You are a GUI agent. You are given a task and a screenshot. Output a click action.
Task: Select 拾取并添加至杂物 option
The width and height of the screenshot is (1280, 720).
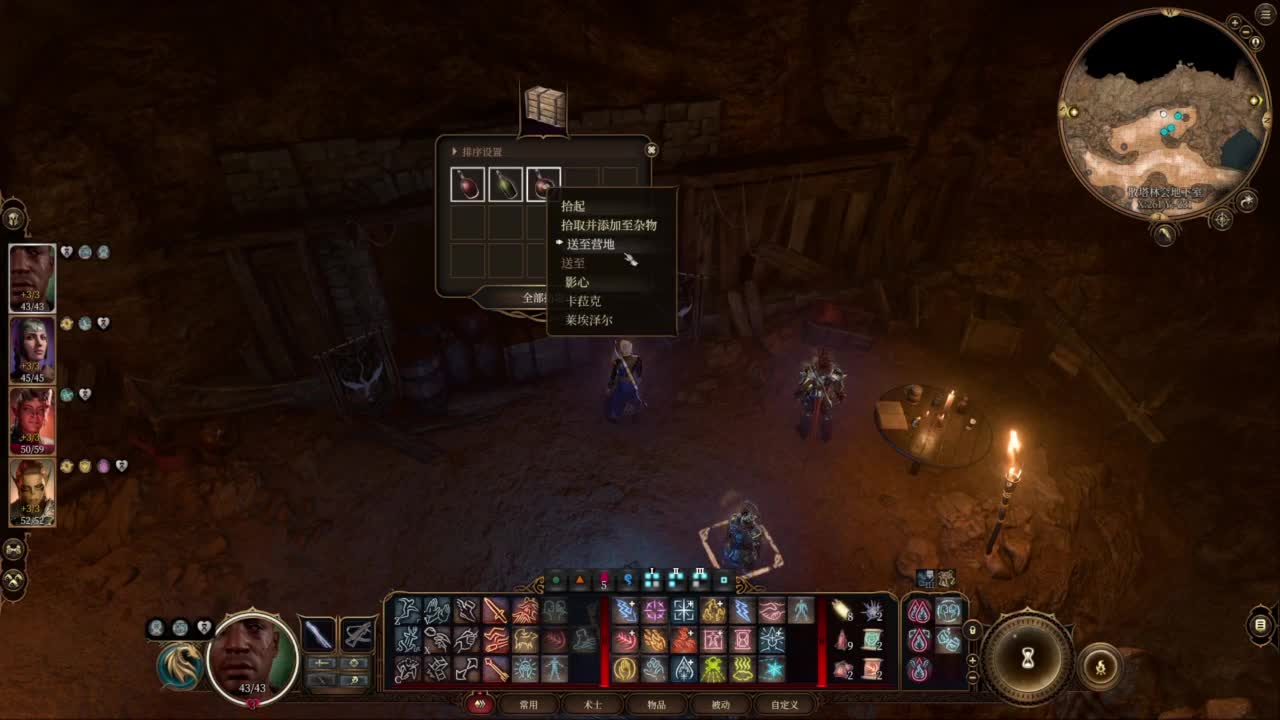coord(608,225)
